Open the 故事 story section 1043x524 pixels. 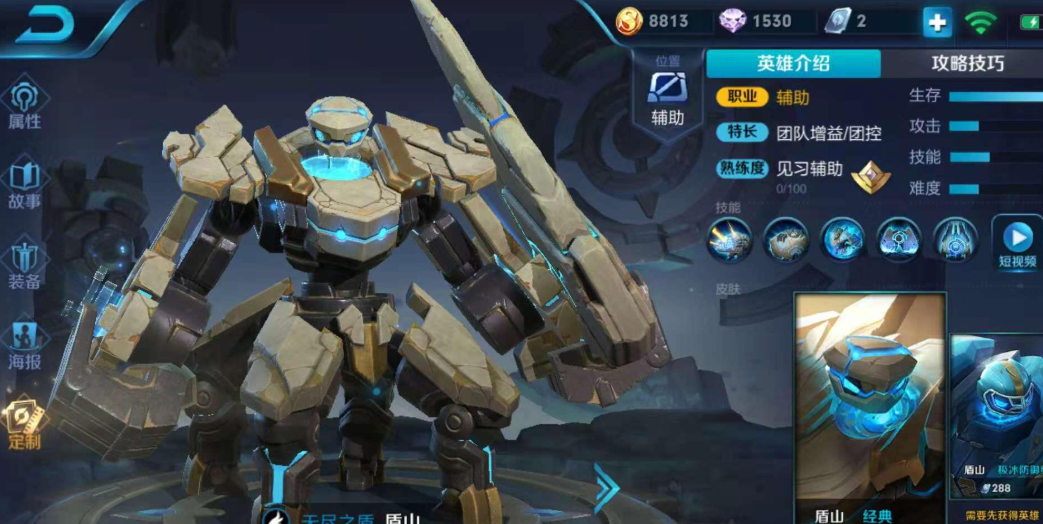(x=24, y=185)
